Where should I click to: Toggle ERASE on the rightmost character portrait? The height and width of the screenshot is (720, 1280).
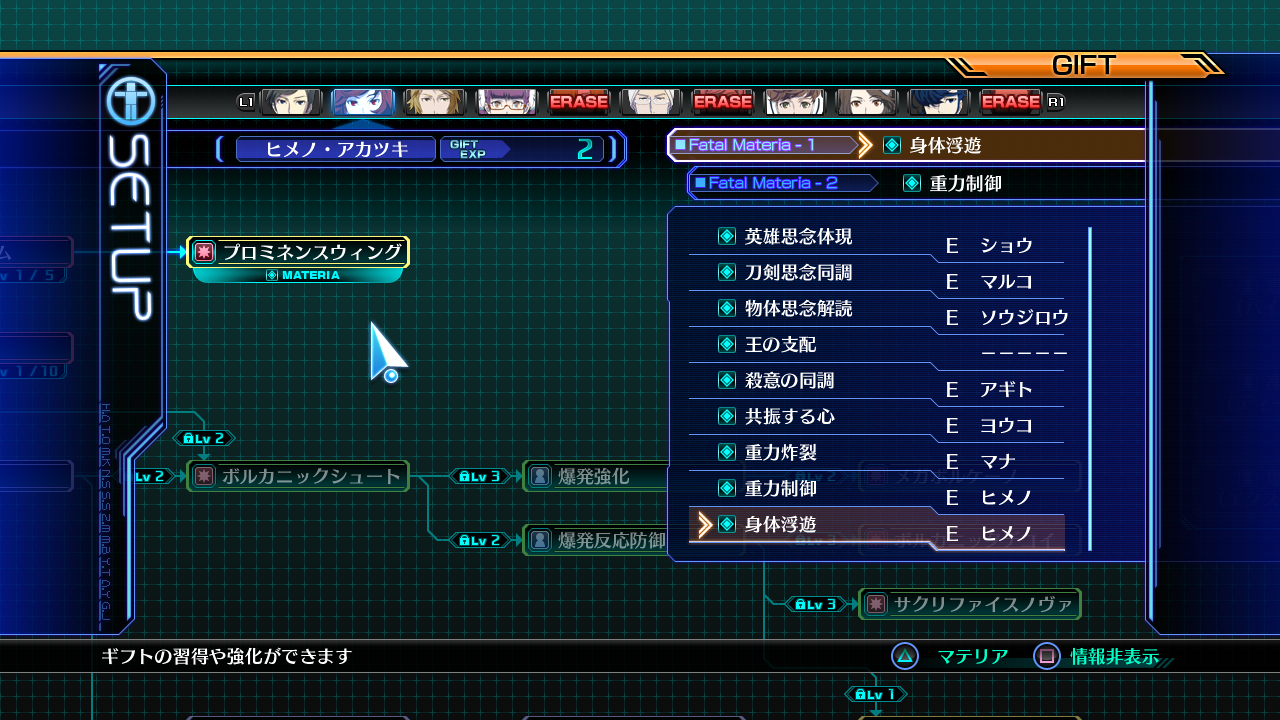coord(1013,101)
